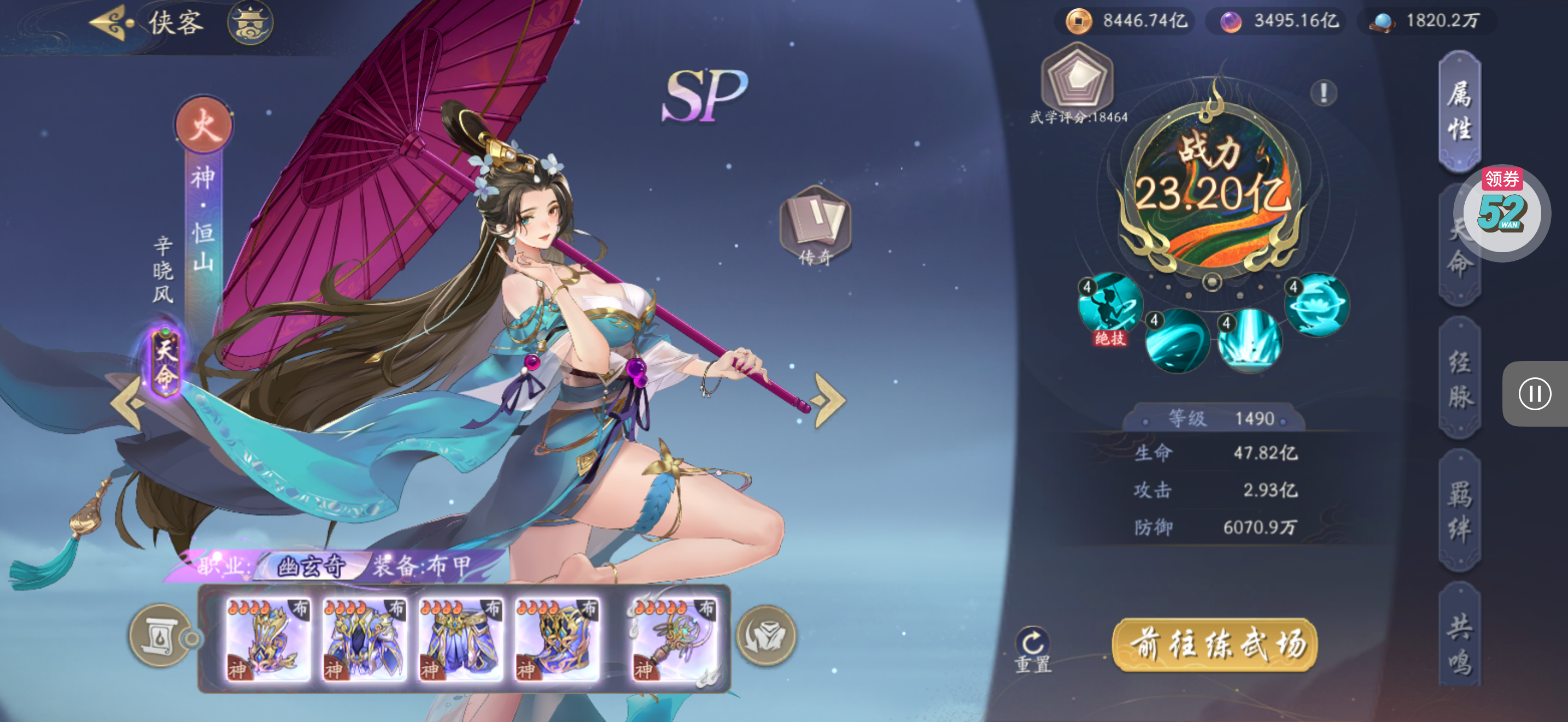1568x722 pixels.
Task: Show next hero with right arrow
Action: 829,400
